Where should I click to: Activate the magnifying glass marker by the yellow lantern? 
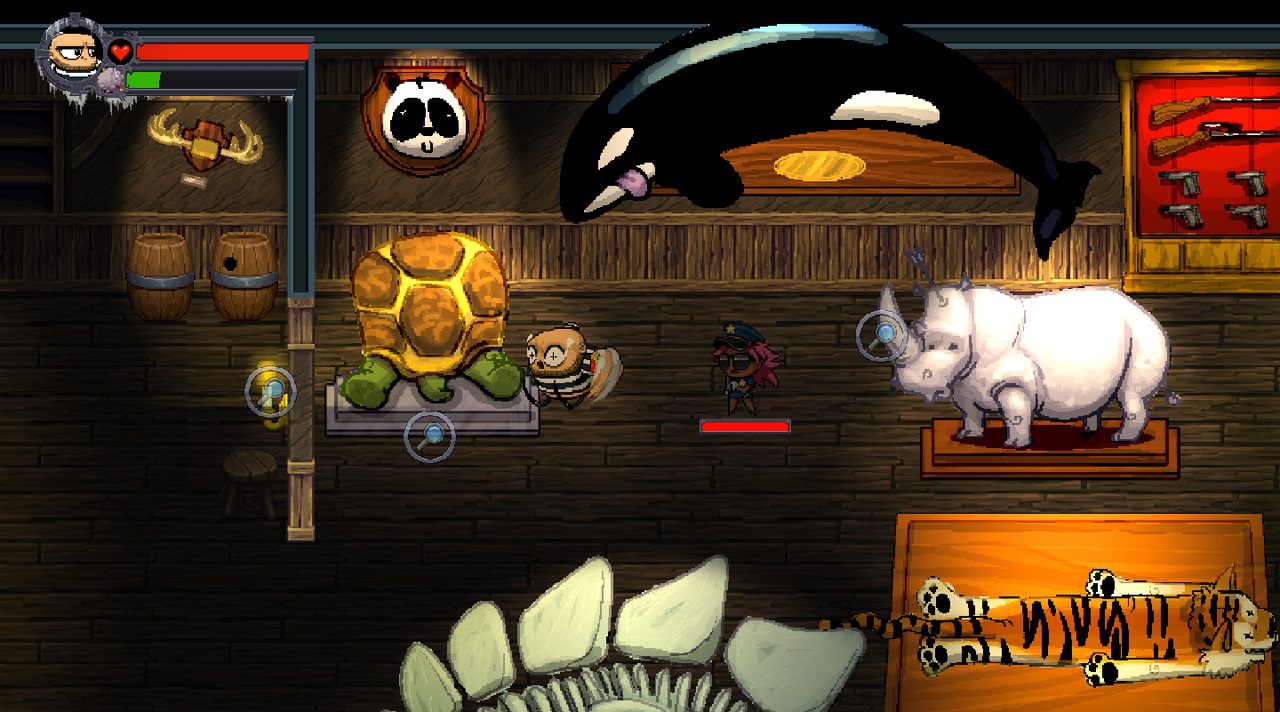(270, 392)
